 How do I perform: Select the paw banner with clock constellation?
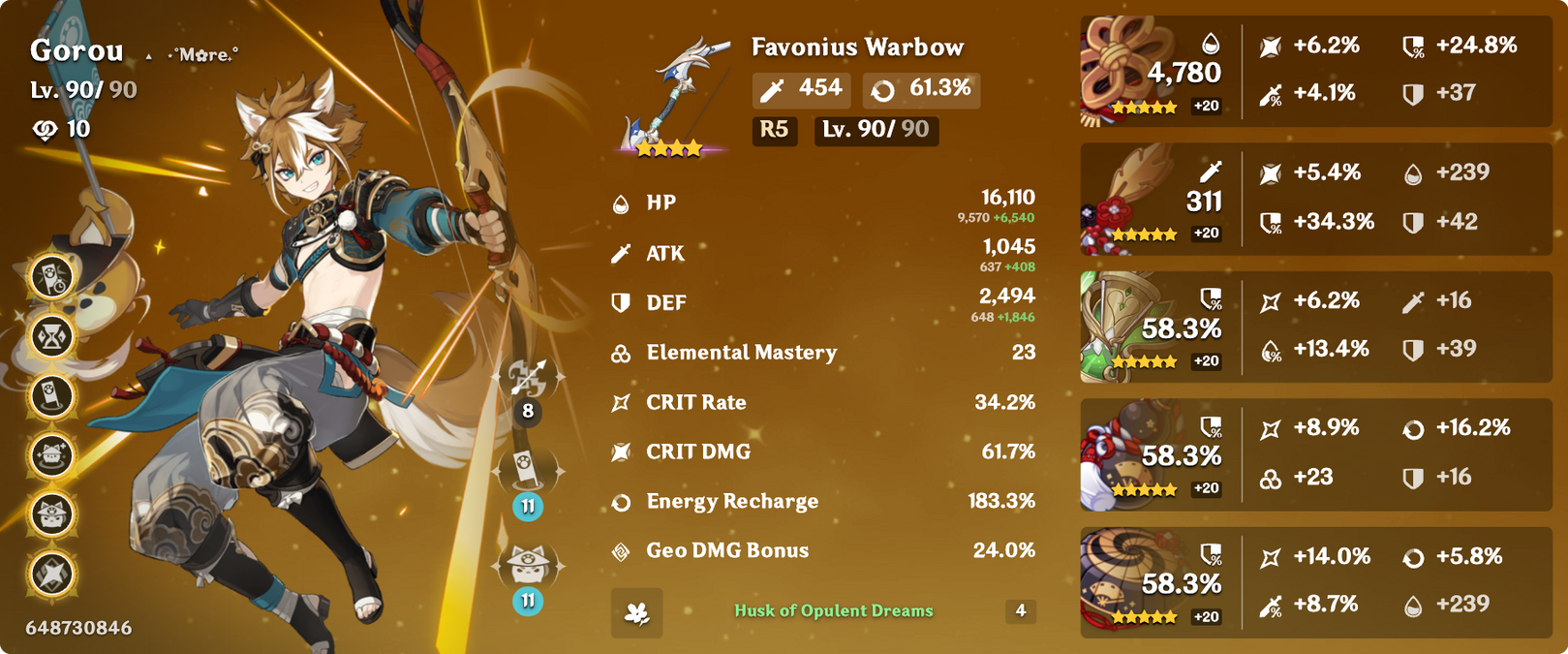click(x=52, y=277)
